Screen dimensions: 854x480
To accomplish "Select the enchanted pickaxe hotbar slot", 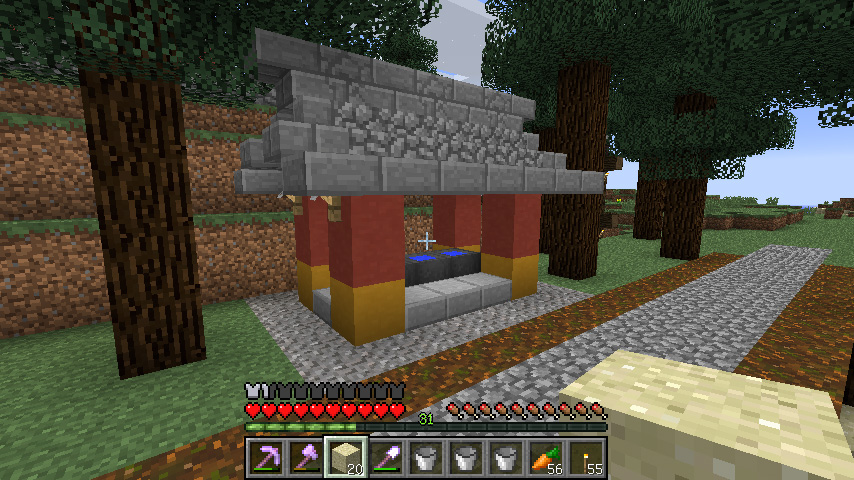I will pyautogui.click(x=265, y=458).
